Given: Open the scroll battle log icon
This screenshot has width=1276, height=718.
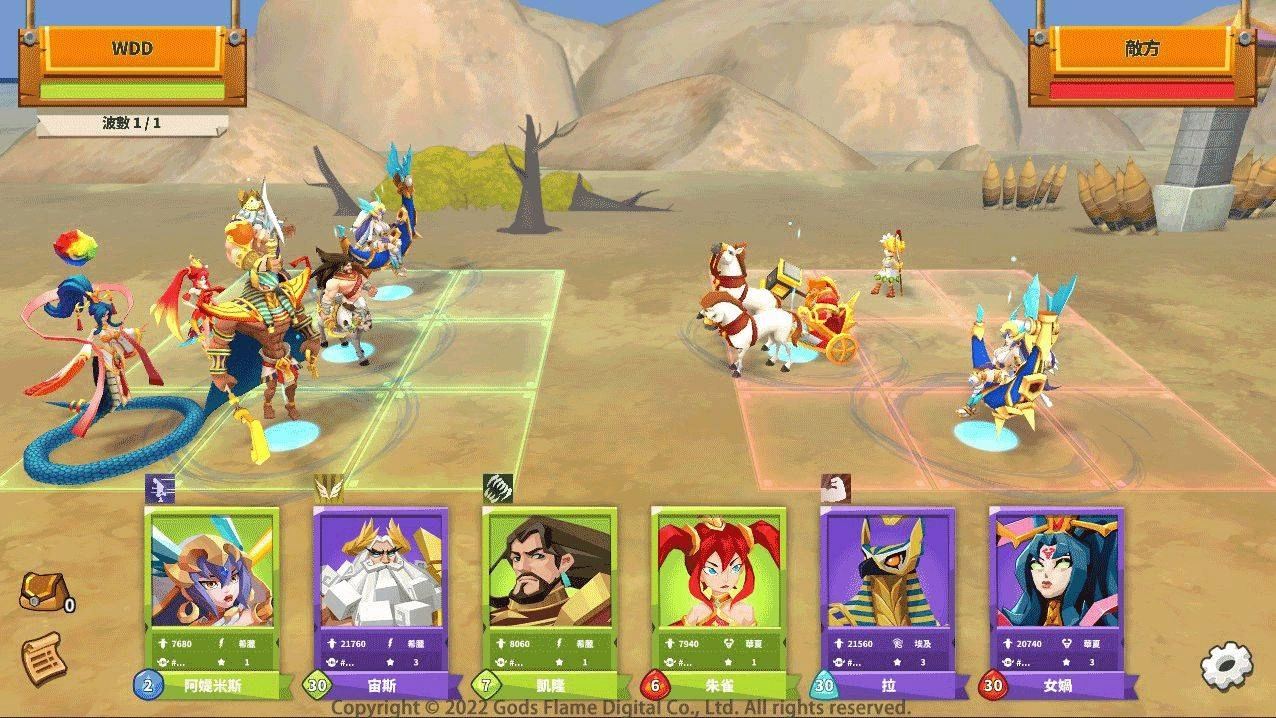Looking at the screenshot, I should [x=42, y=659].
